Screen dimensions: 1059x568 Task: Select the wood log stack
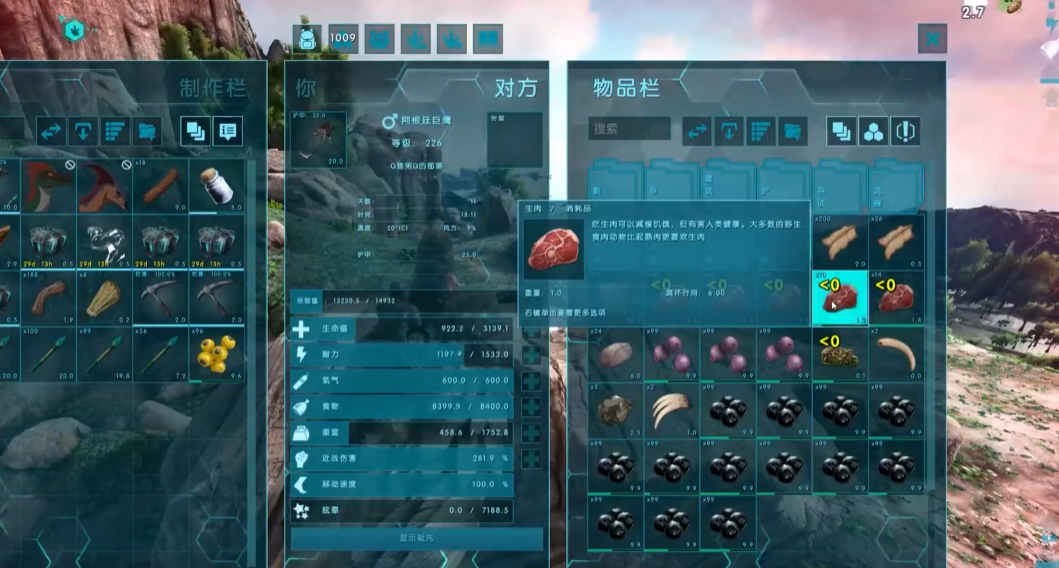pos(161,186)
